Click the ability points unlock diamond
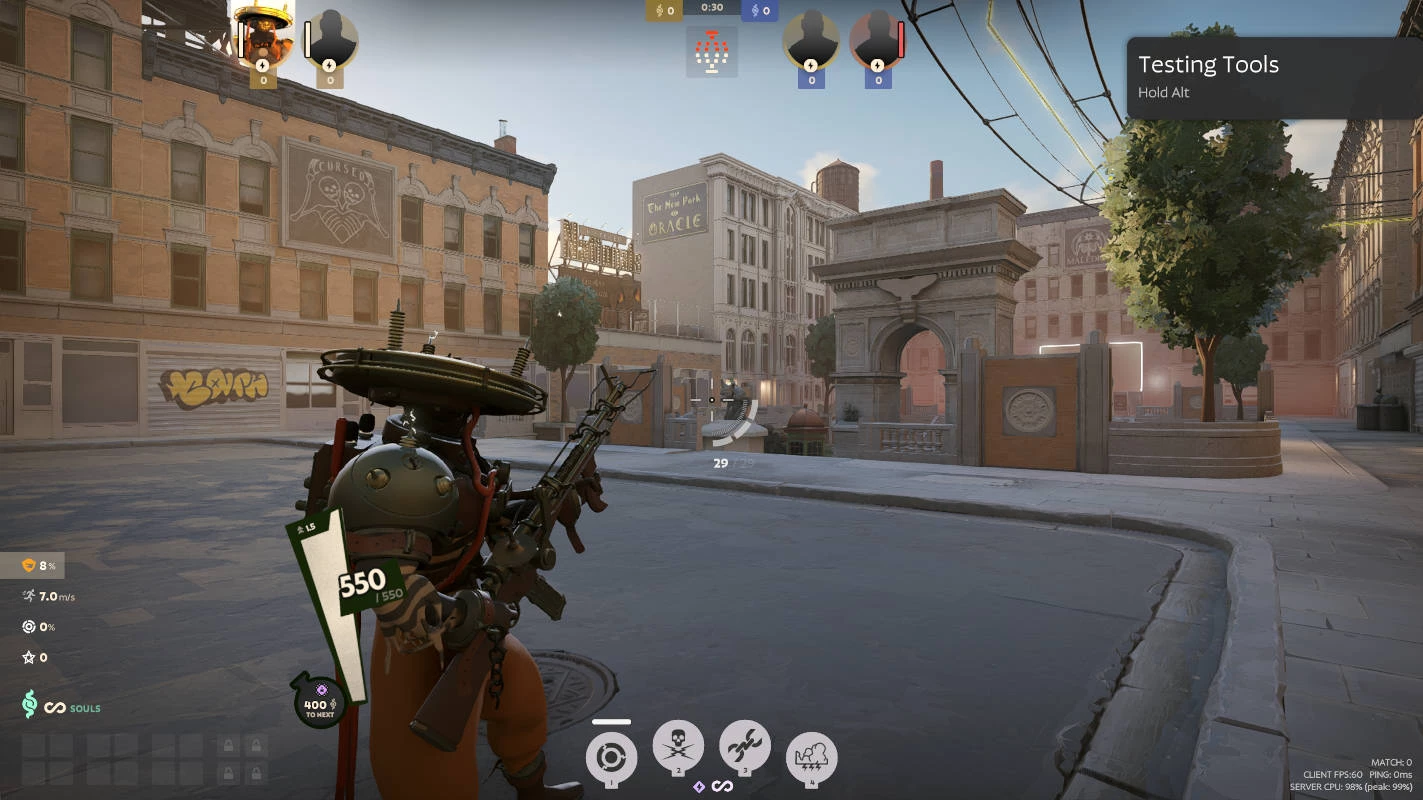 (699, 787)
